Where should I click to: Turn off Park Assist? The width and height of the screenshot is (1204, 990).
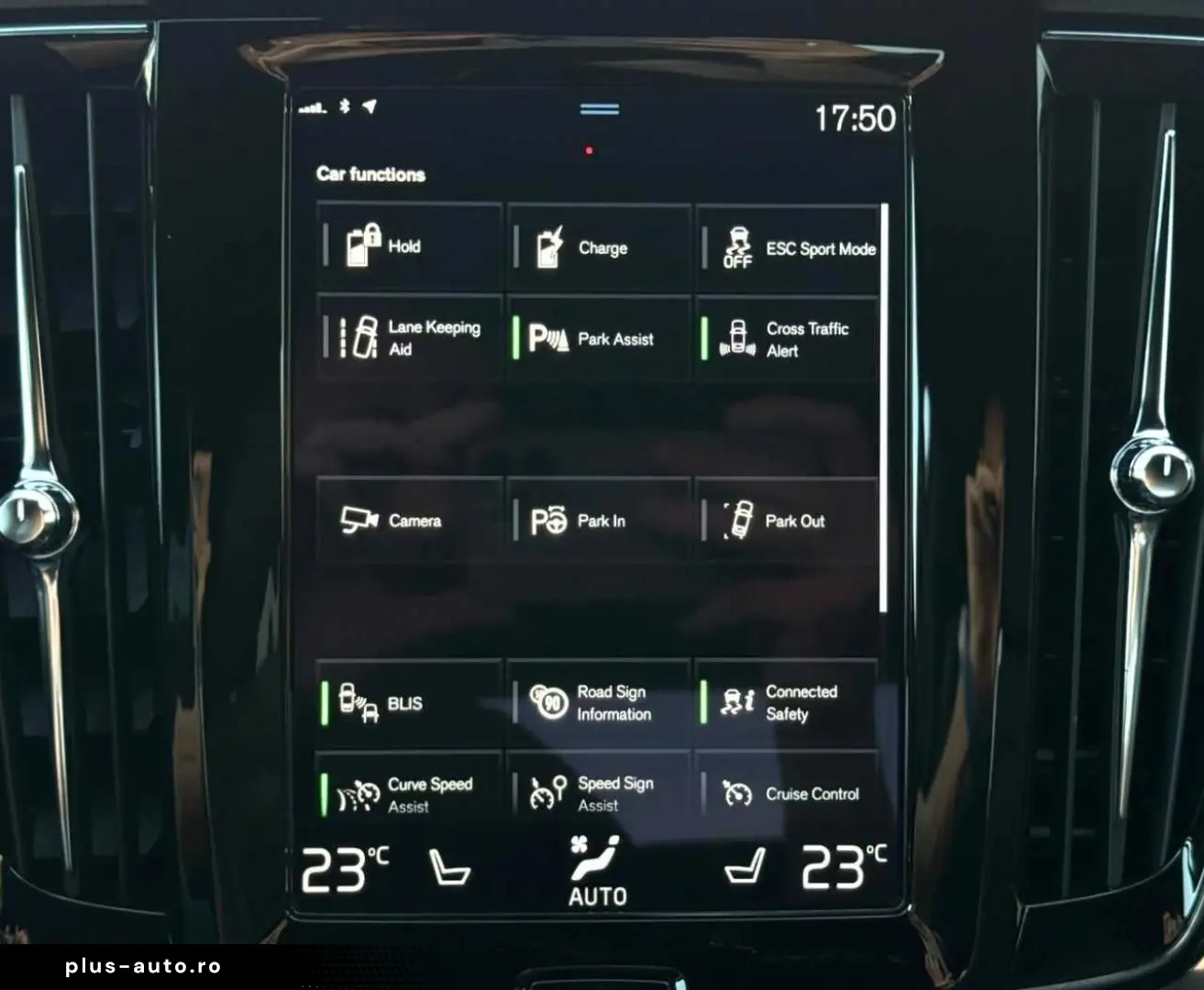pyautogui.click(x=597, y=338)
